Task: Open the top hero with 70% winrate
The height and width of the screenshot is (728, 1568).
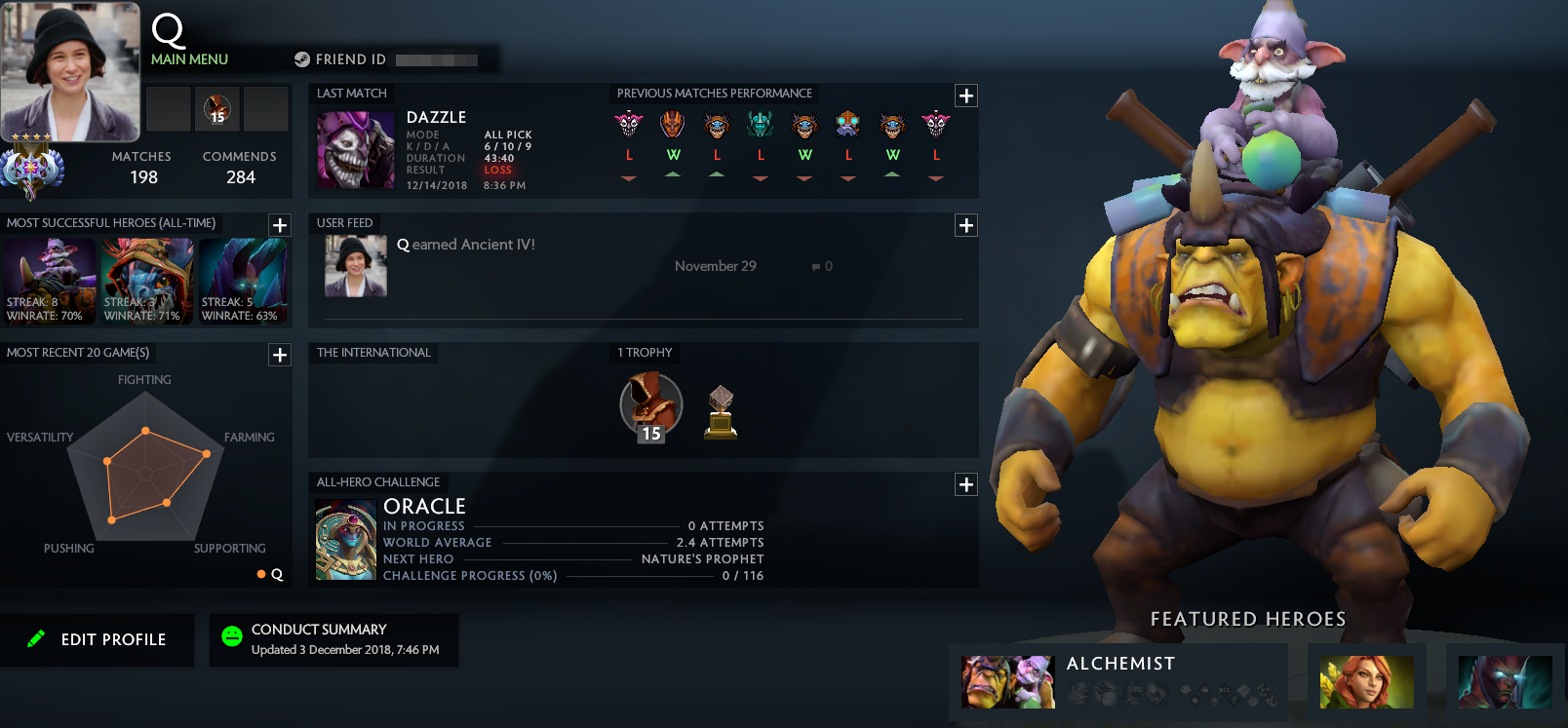Action: pyautogui.click(x=50, y=281)
